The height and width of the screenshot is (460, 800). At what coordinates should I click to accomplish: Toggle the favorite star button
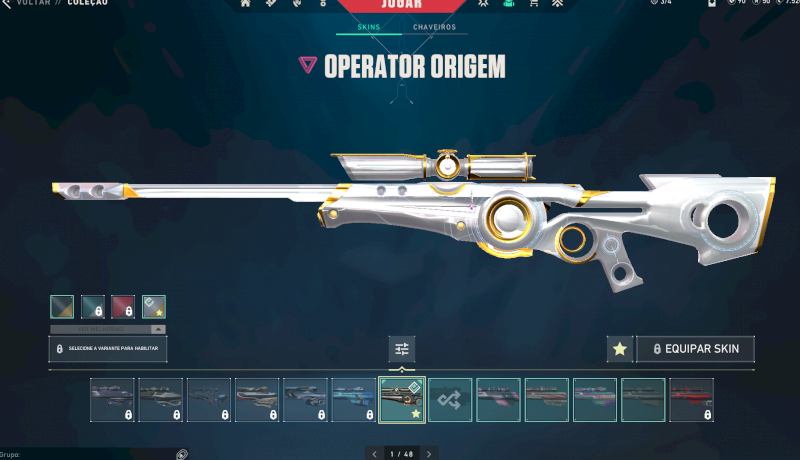[619, 349]
